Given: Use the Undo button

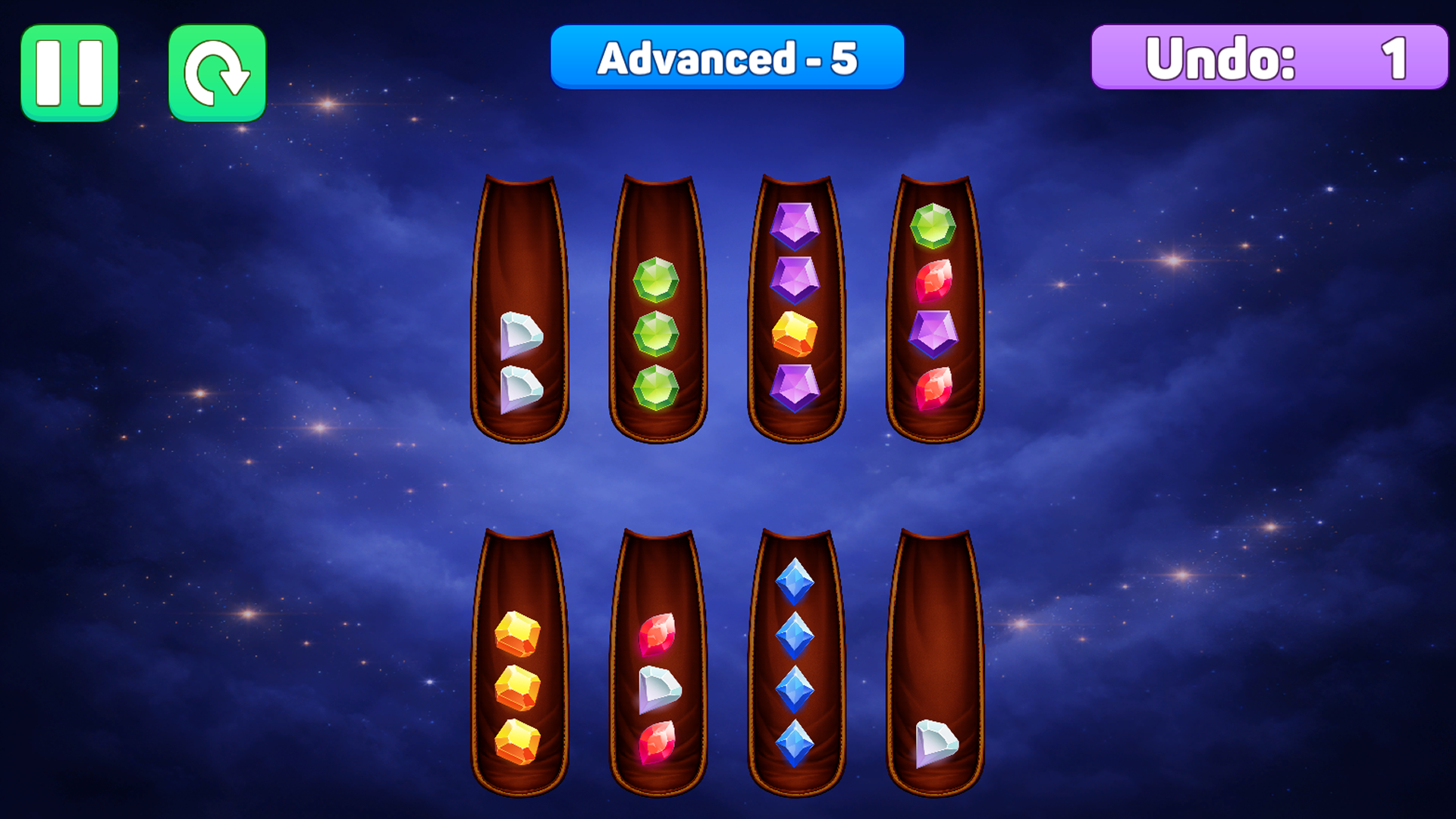Looking at the screenshot, I should point(1269,58).
